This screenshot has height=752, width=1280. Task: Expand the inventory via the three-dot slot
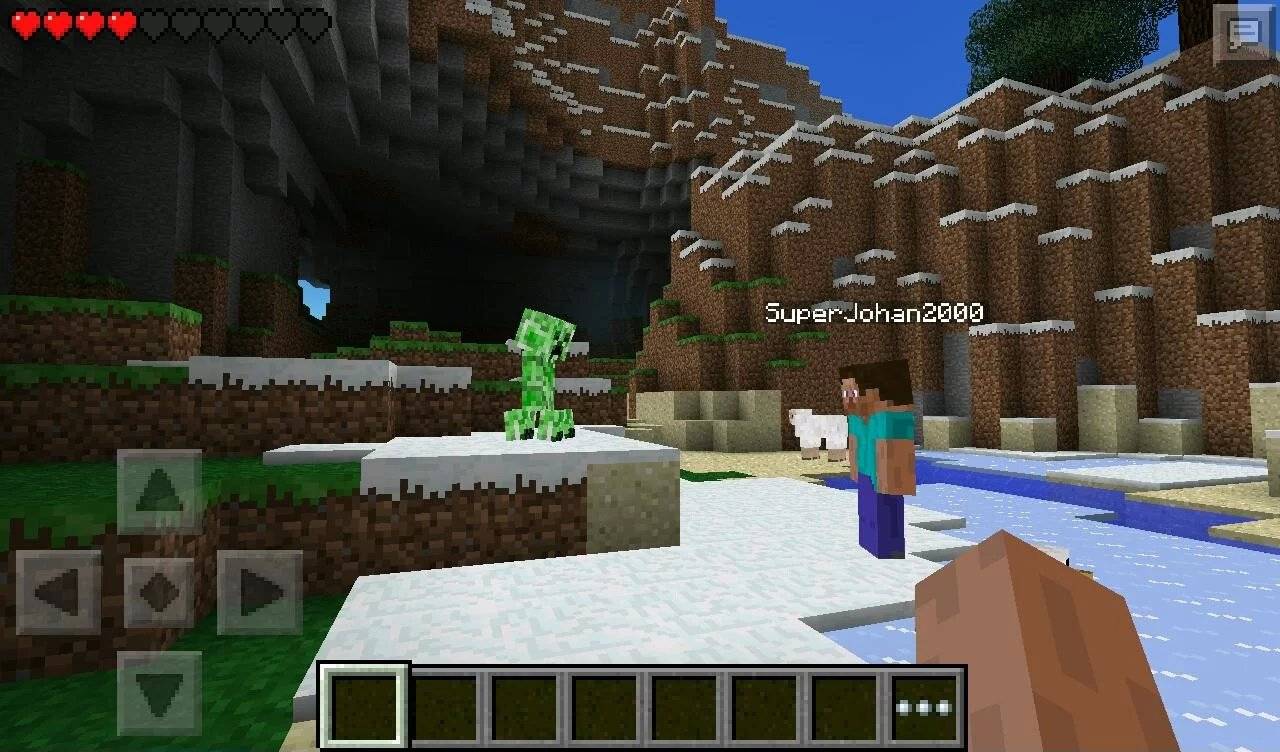coord(925,708)
